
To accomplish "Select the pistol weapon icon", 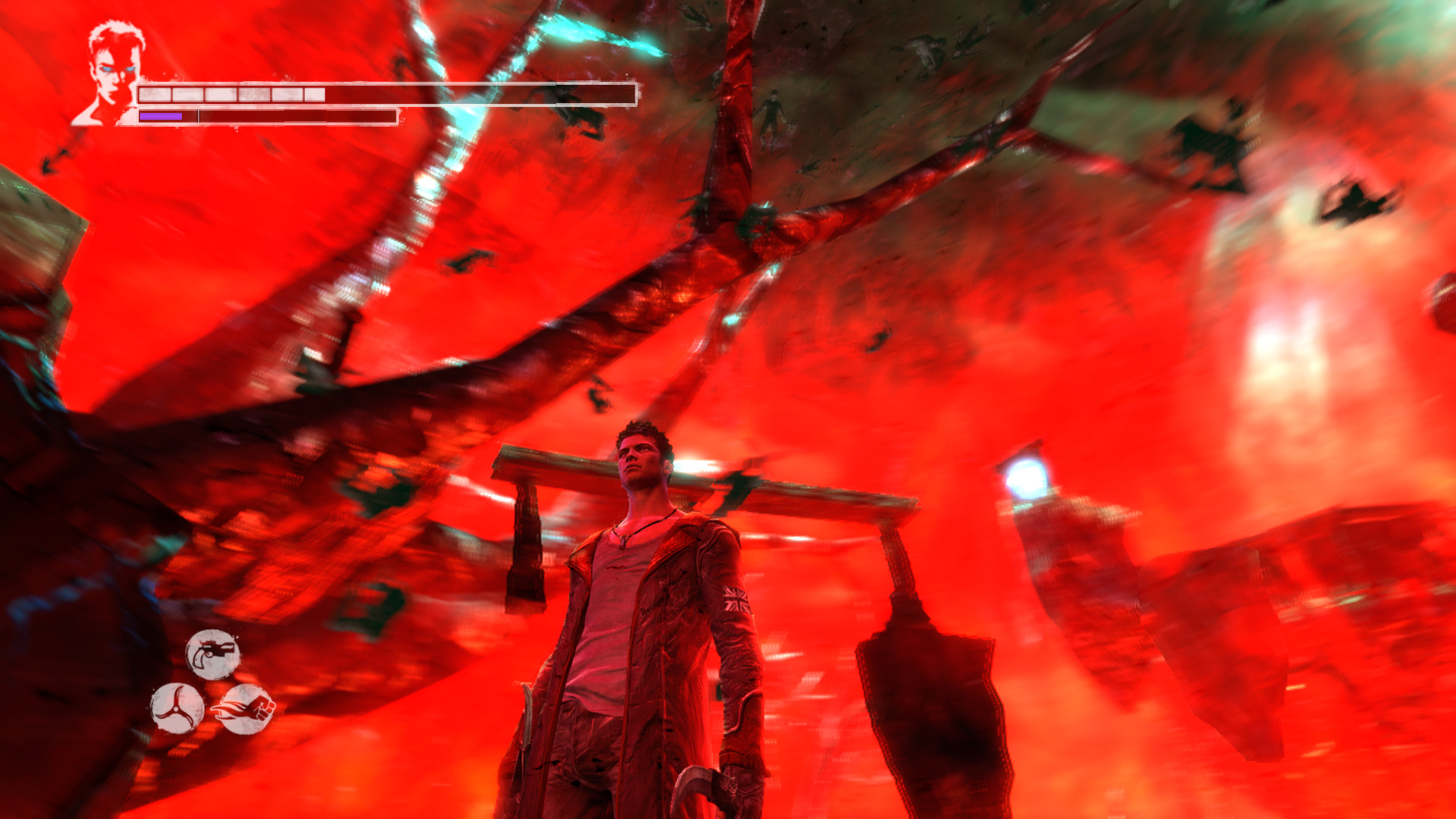I will [213, 654].
